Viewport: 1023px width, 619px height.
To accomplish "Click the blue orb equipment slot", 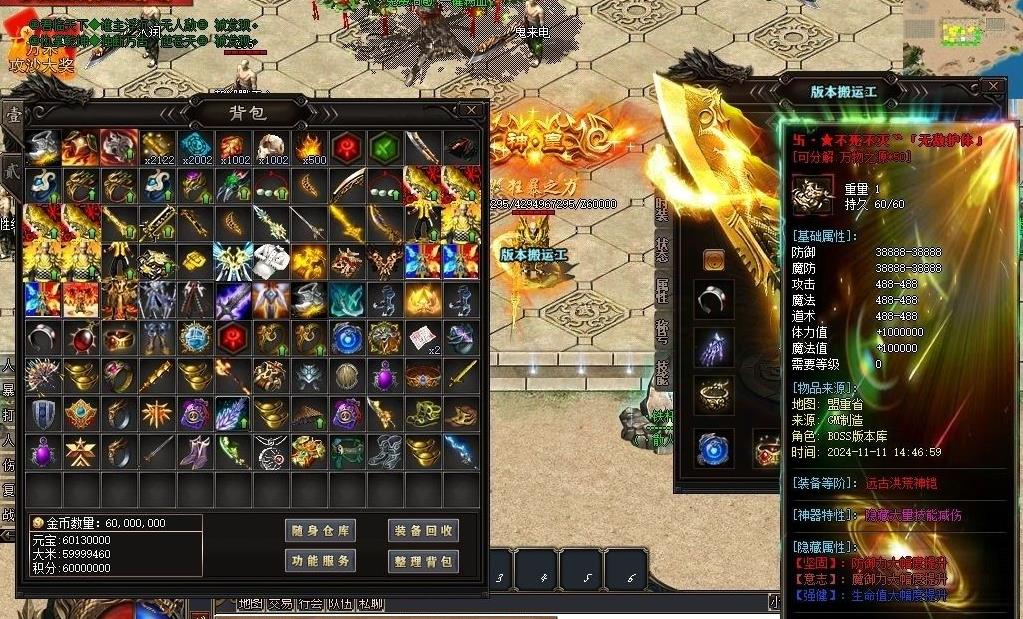I will pyautogui.click(x=714, y=448).
